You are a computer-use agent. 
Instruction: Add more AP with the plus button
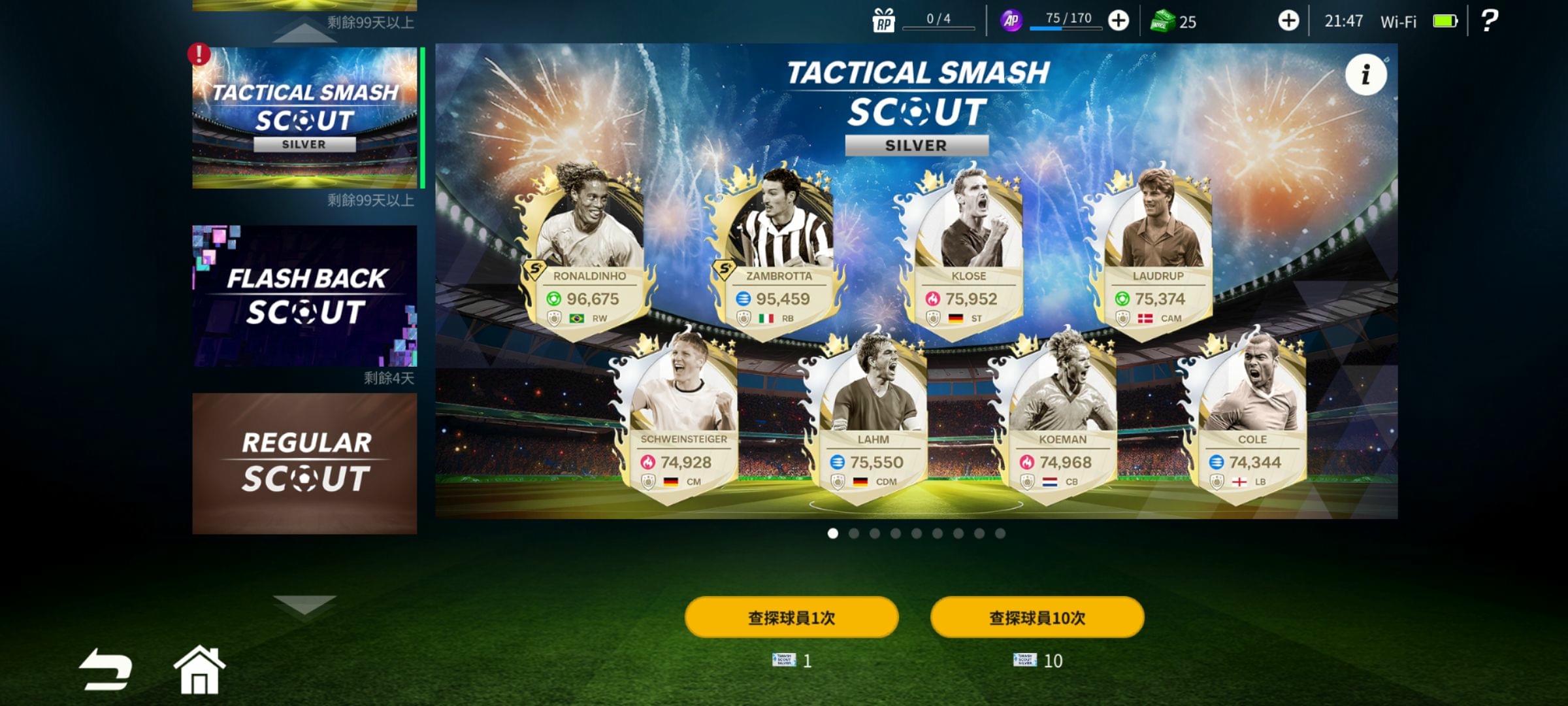[x=1119, y=21]
